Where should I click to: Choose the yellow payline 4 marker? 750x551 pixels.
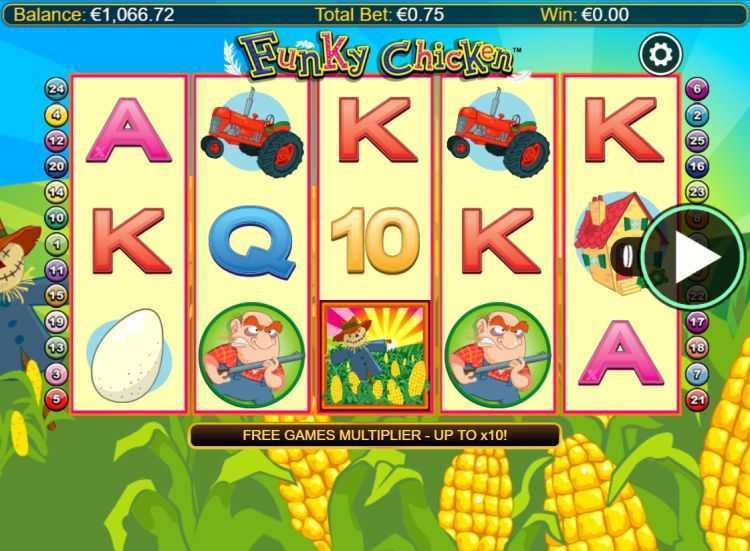click(x=57, y=115)
